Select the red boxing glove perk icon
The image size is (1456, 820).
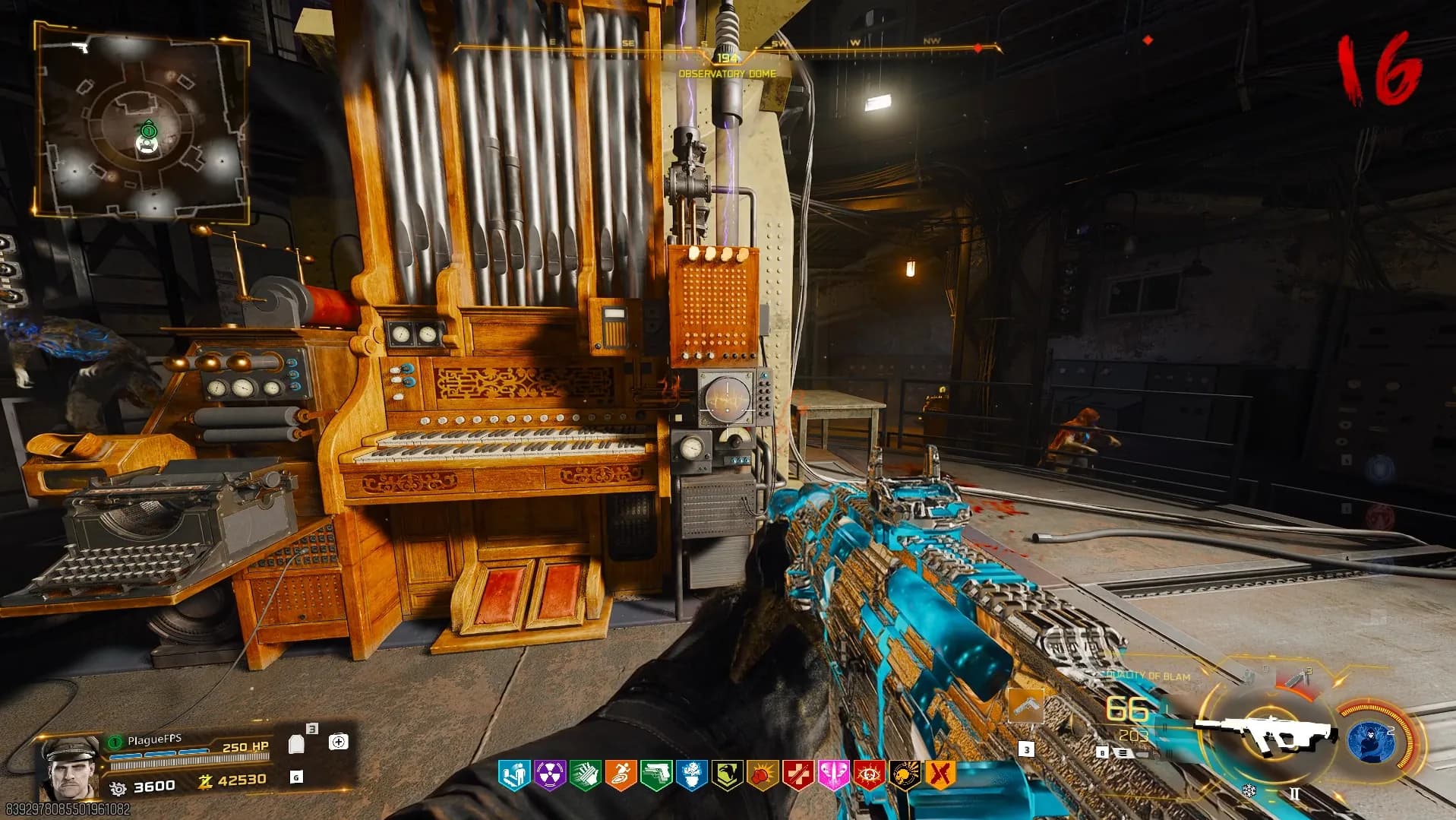(762, 774)
